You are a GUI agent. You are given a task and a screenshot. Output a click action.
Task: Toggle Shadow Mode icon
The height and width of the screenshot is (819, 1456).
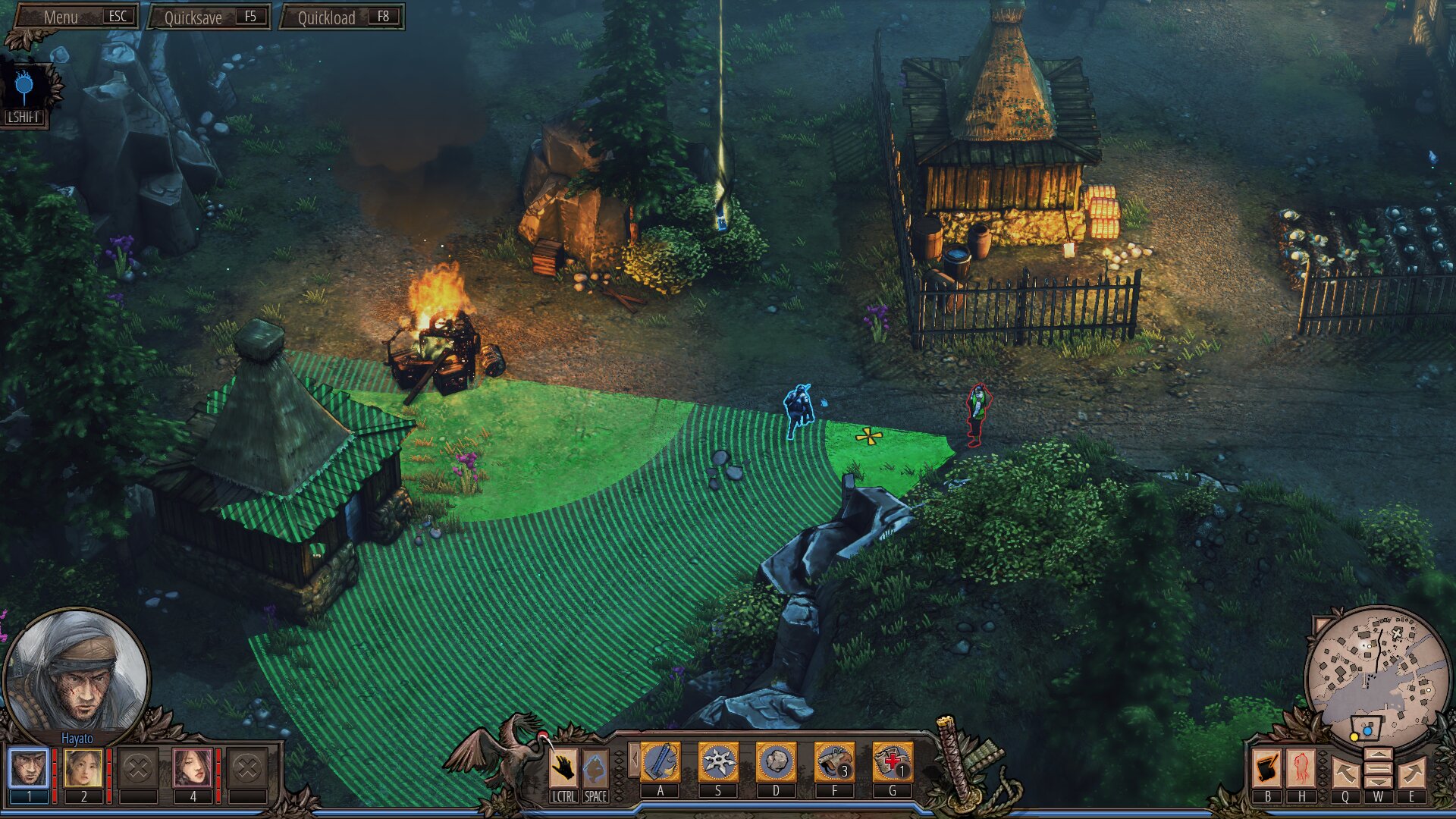point(24,89)
